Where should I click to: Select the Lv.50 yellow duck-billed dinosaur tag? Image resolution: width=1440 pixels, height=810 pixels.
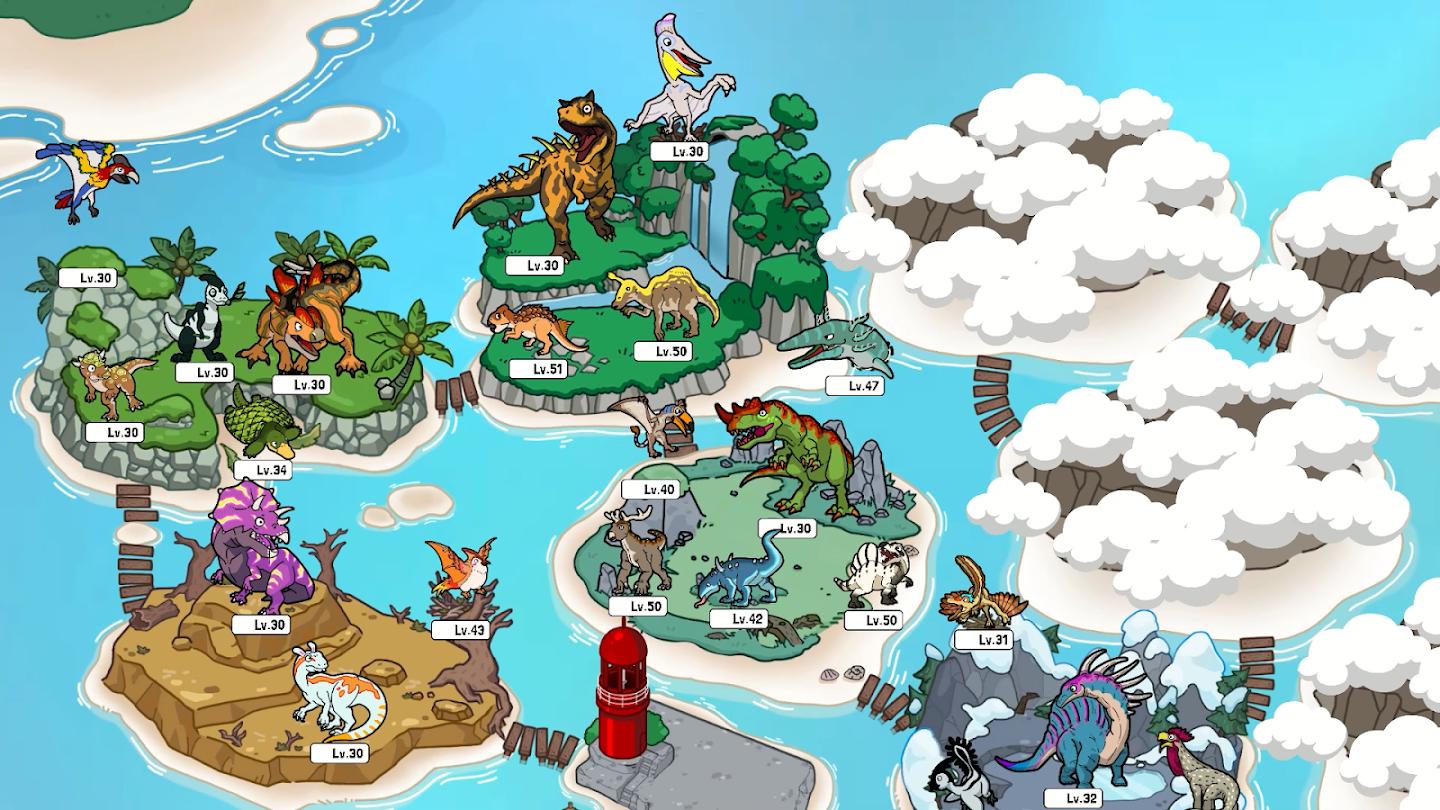pos(663,351)
